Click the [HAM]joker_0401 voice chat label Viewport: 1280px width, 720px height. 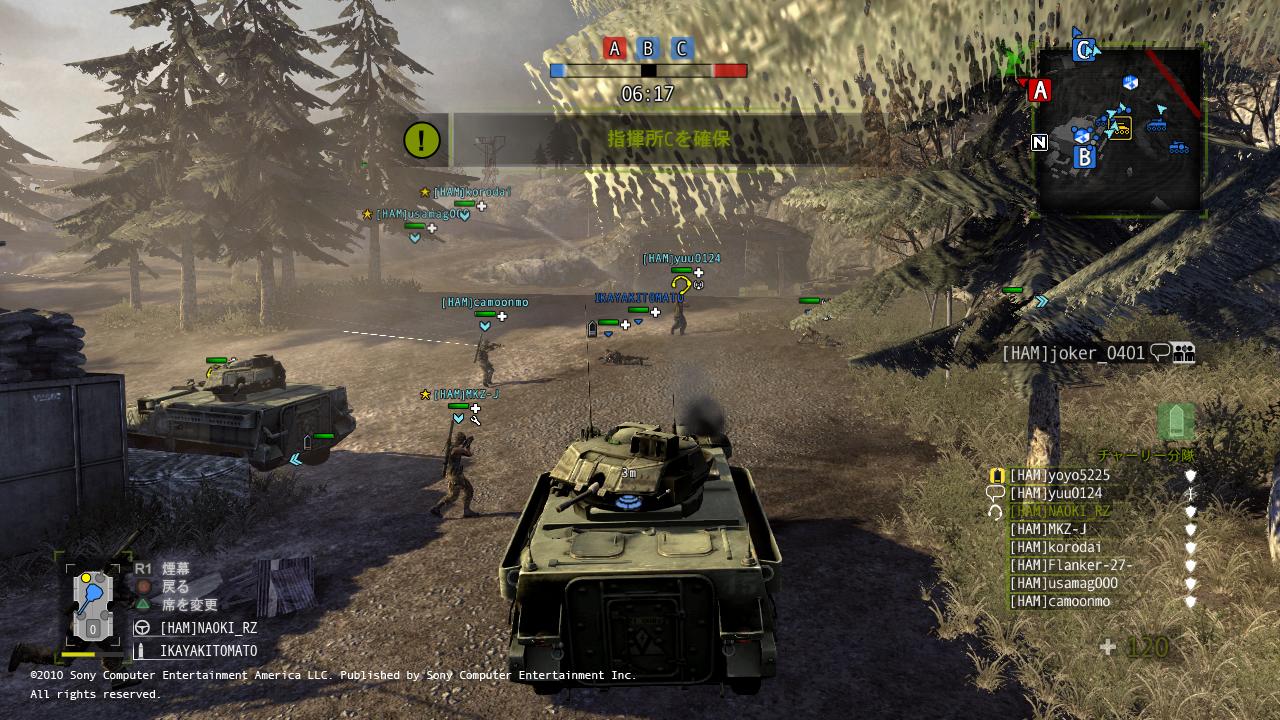(x=1075, y=353)
